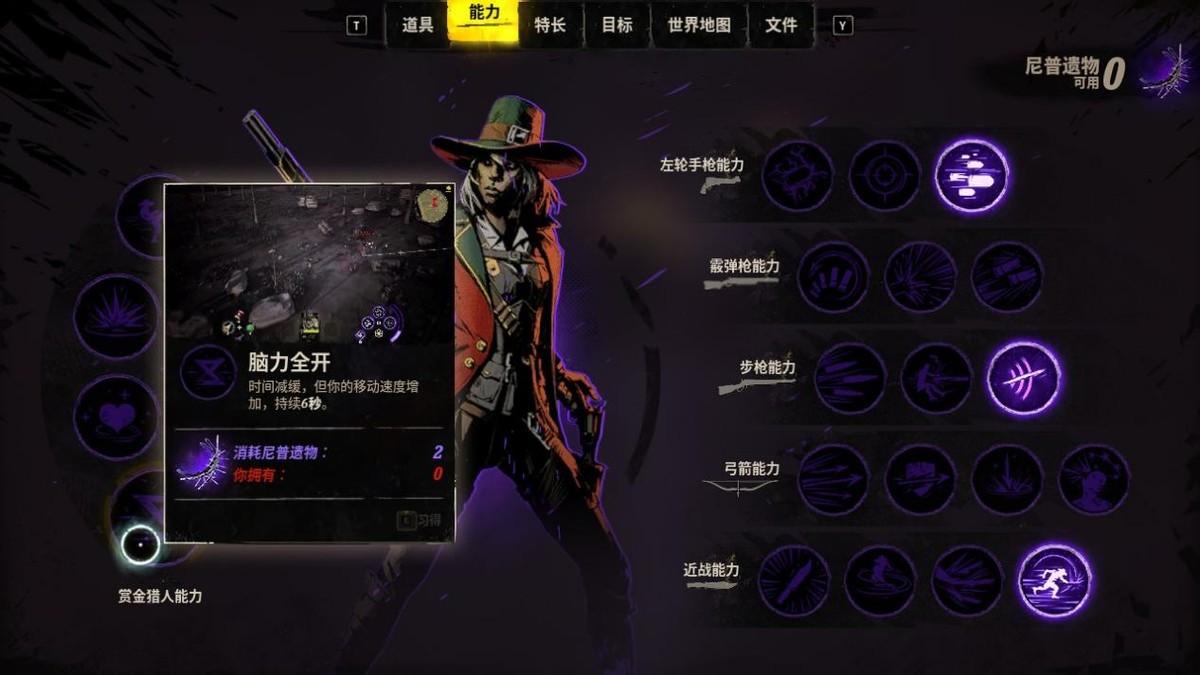The width and height of the screenshot is (1200, 675).
Task: Show the 文件 (Documents) tab
Action: coord(781,25)
